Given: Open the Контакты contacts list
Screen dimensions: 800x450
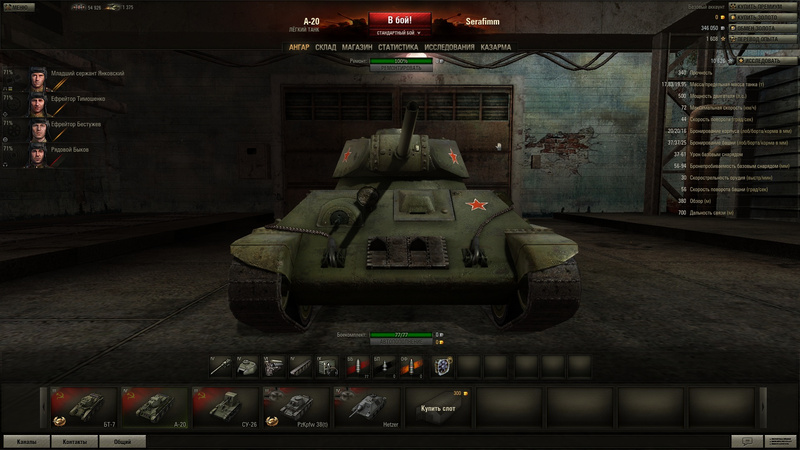Looking at the screenshot, I should pos(74,441).
